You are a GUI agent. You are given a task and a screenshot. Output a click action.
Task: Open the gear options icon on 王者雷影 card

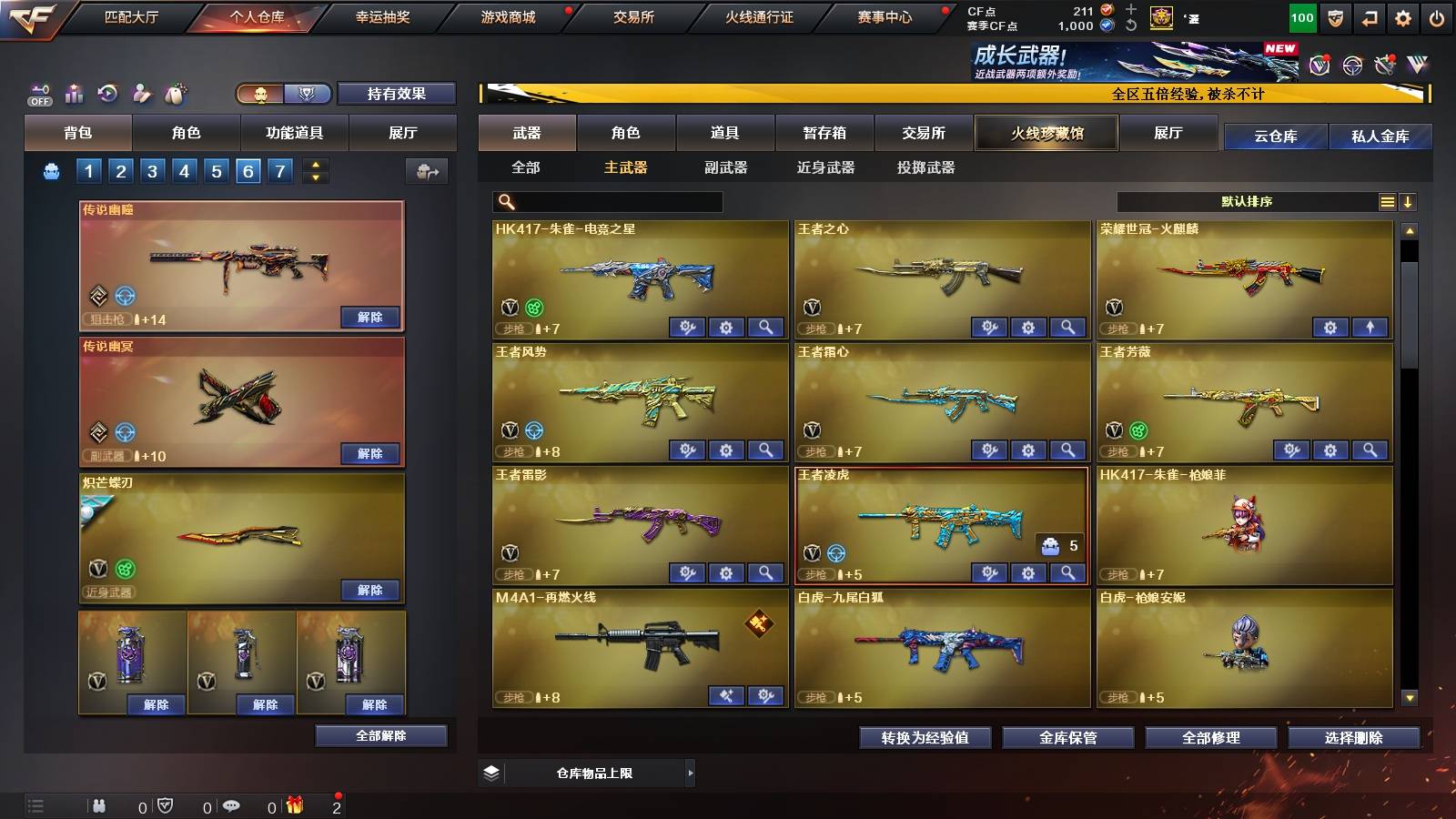[724, 573]
